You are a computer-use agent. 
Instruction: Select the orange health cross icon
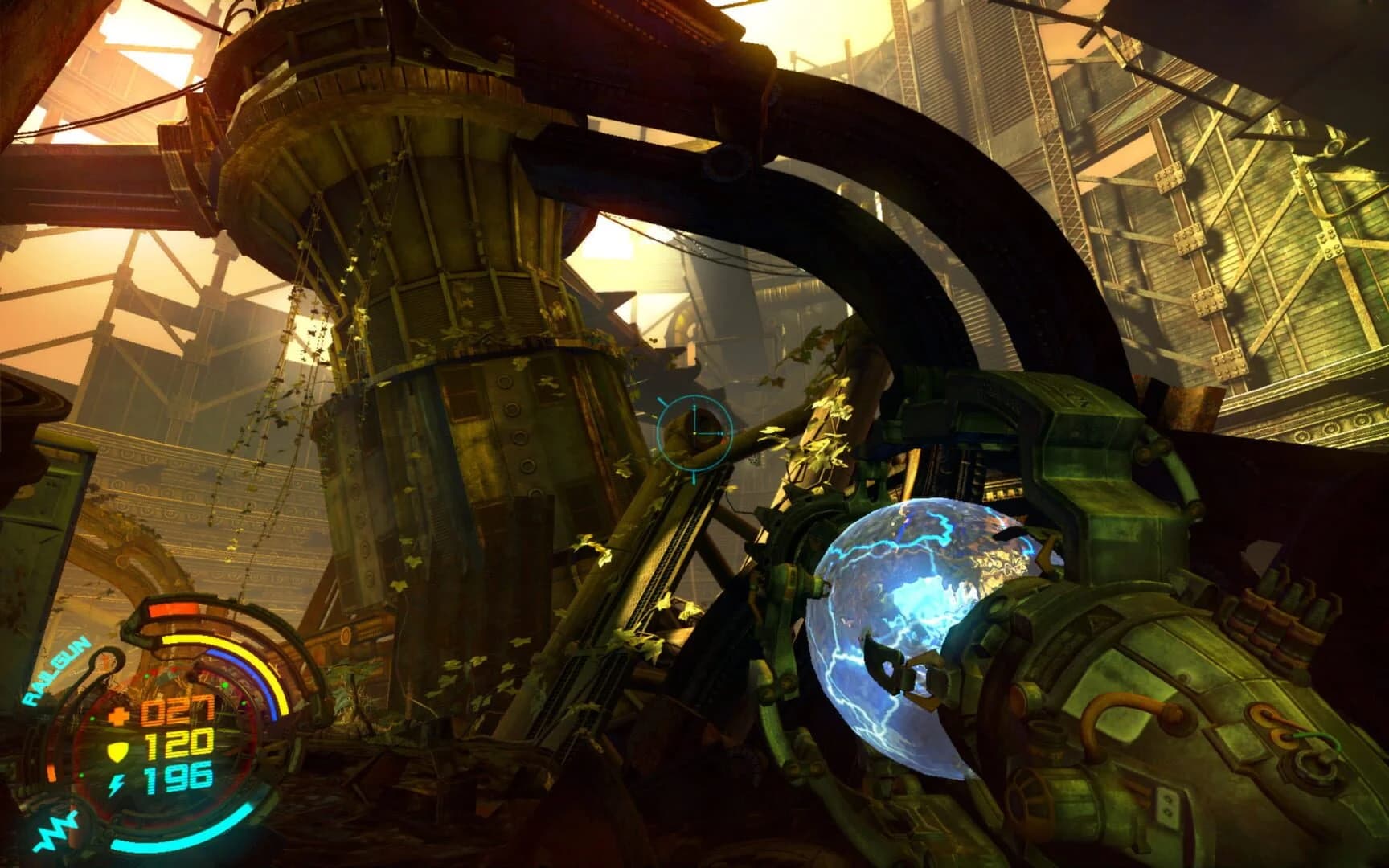point(119,715)
